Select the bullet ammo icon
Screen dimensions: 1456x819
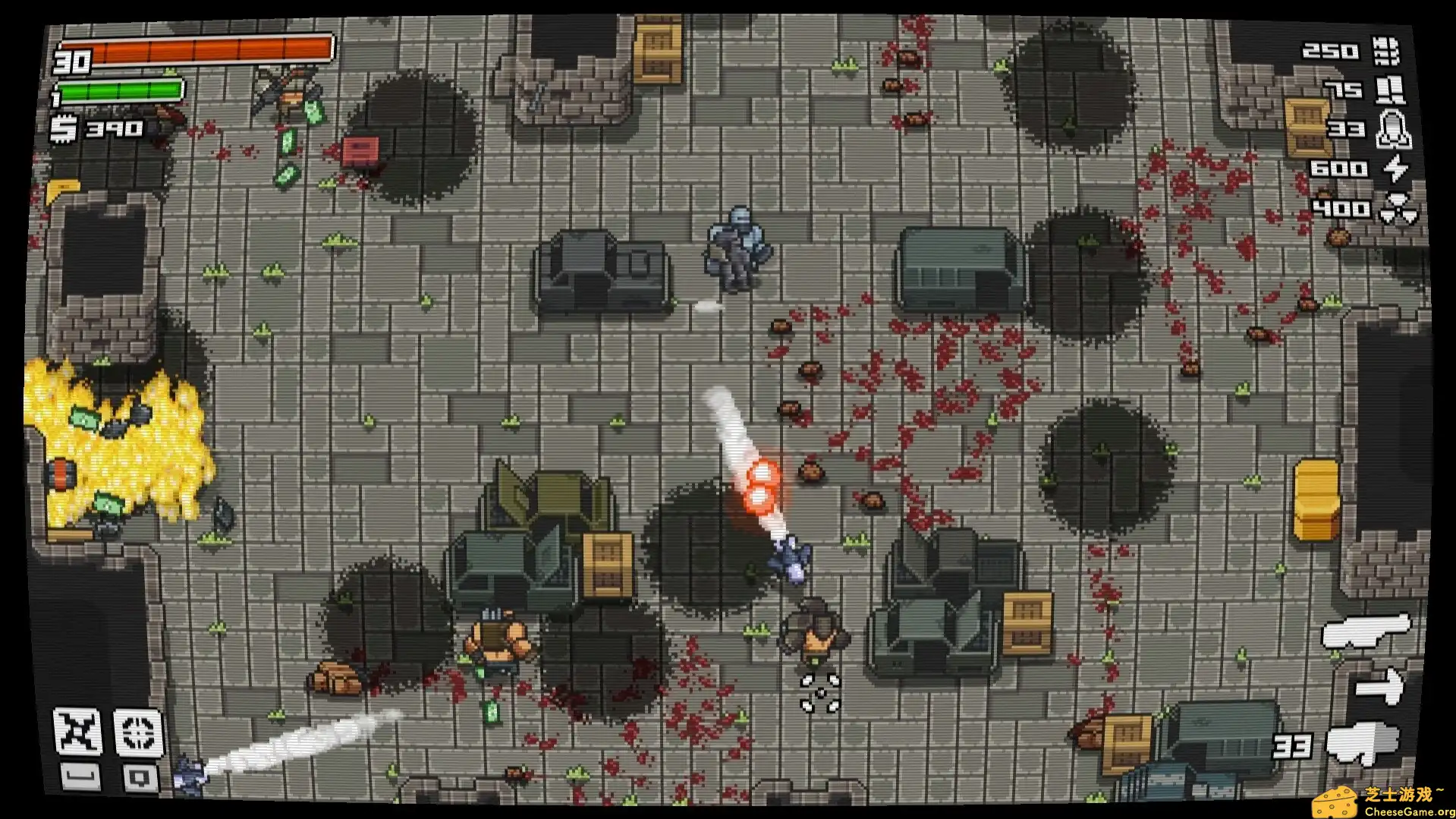coord(1385,52)
